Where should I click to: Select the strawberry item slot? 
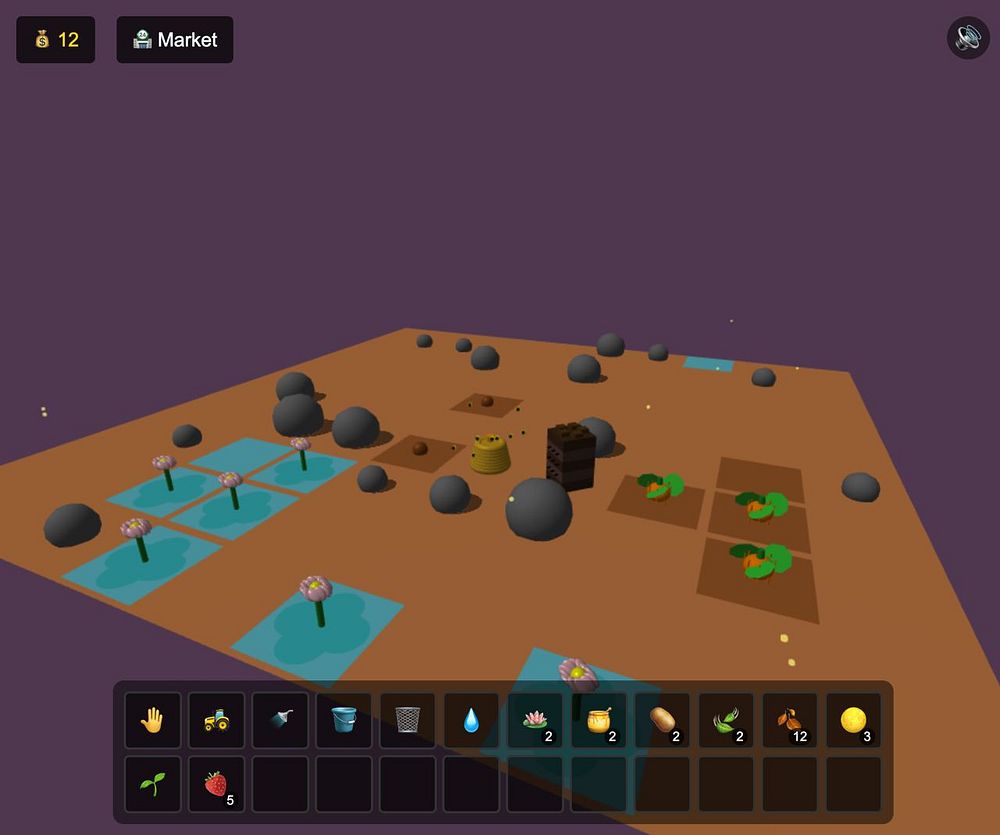tap(216, 784)
